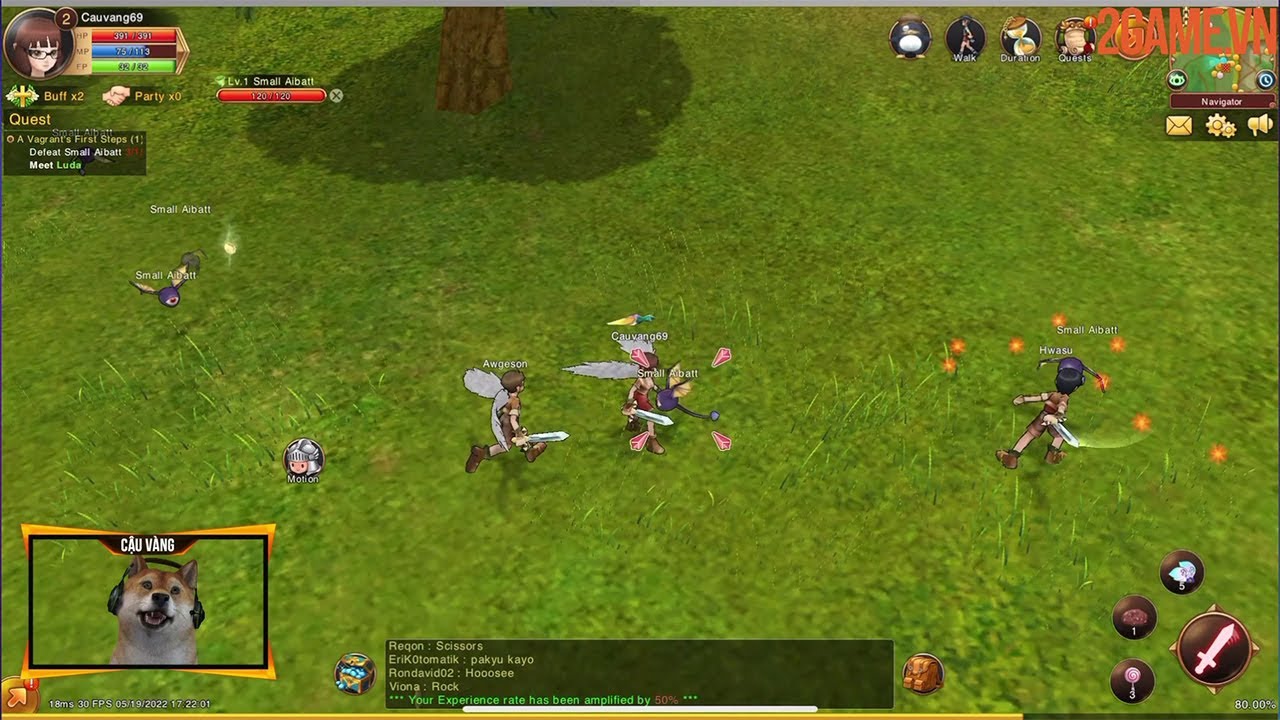Attack with the red sword button

coord(1215,648)
